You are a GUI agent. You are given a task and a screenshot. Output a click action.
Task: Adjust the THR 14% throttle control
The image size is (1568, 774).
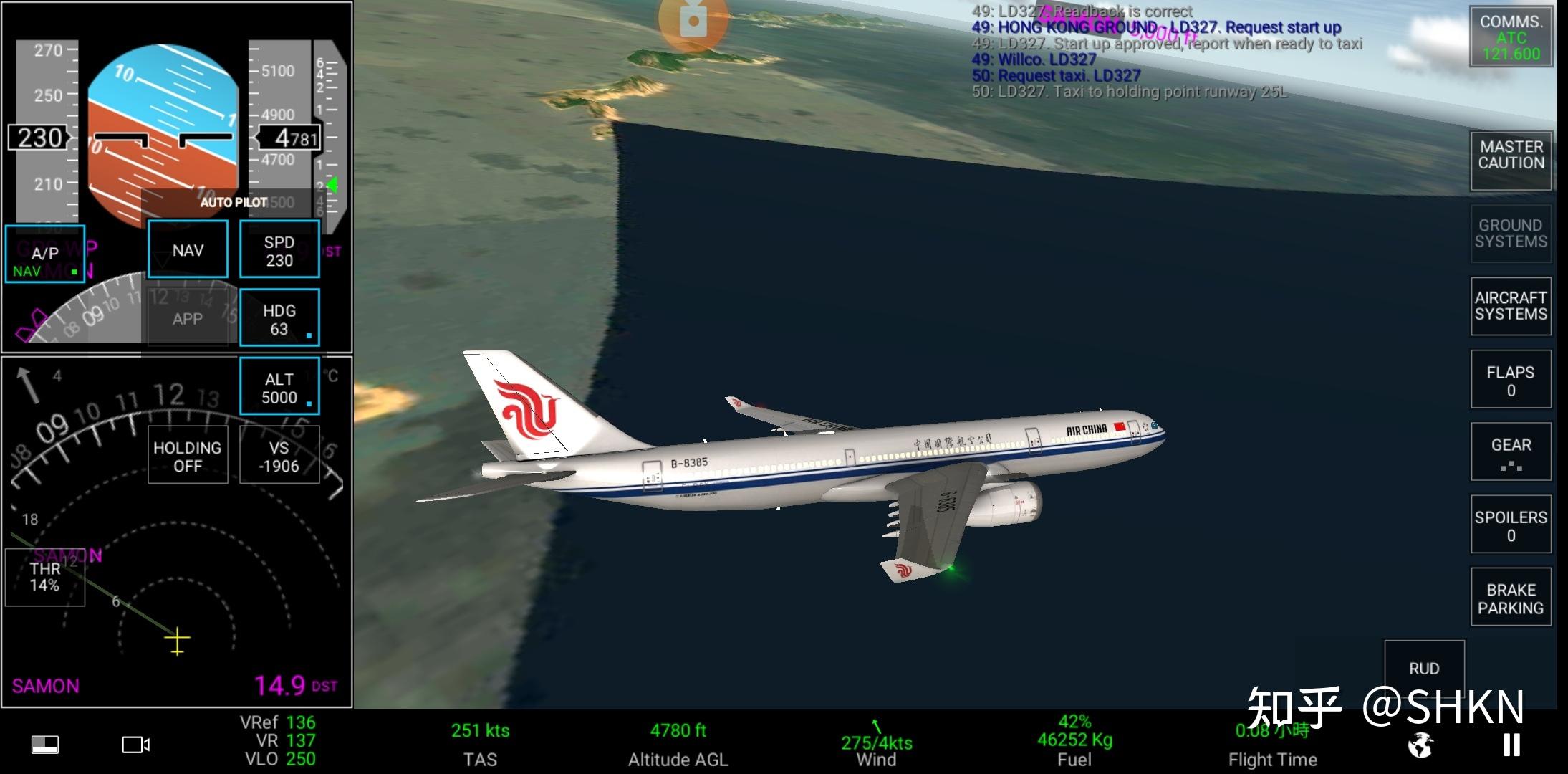[x=44, y=577]
